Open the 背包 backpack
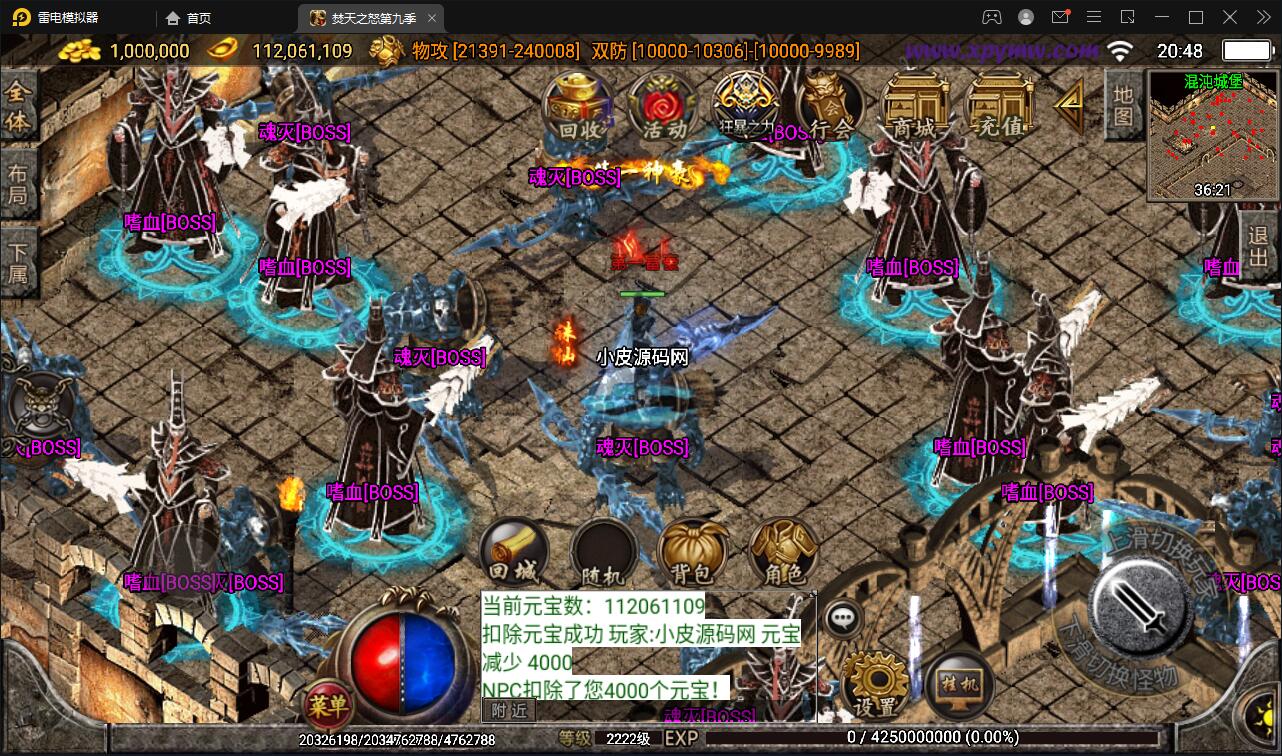Screen dimensions: 1282x756 (692, 553)
